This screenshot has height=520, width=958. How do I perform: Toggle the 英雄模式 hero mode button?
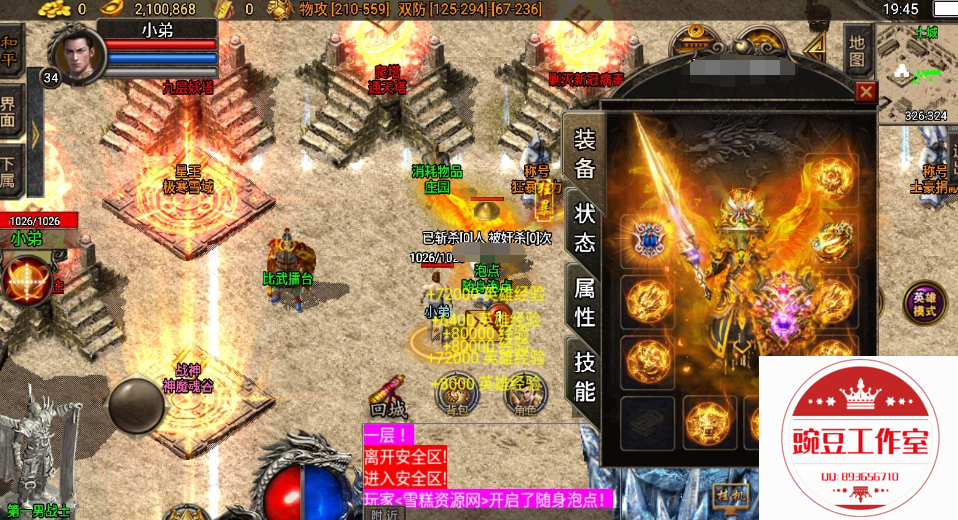coord(924,303)
